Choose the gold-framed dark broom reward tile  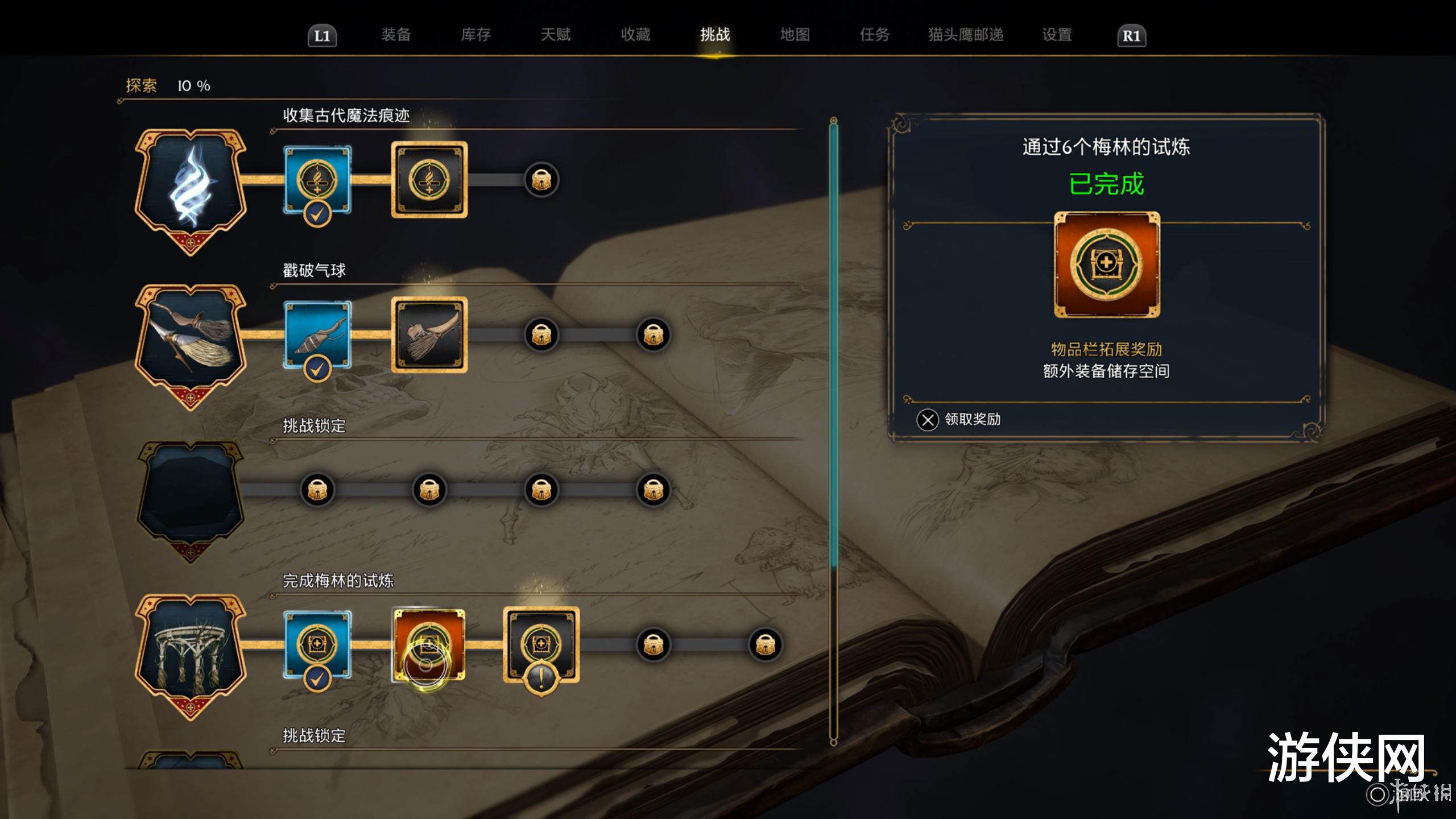click(x=429, y=335)
